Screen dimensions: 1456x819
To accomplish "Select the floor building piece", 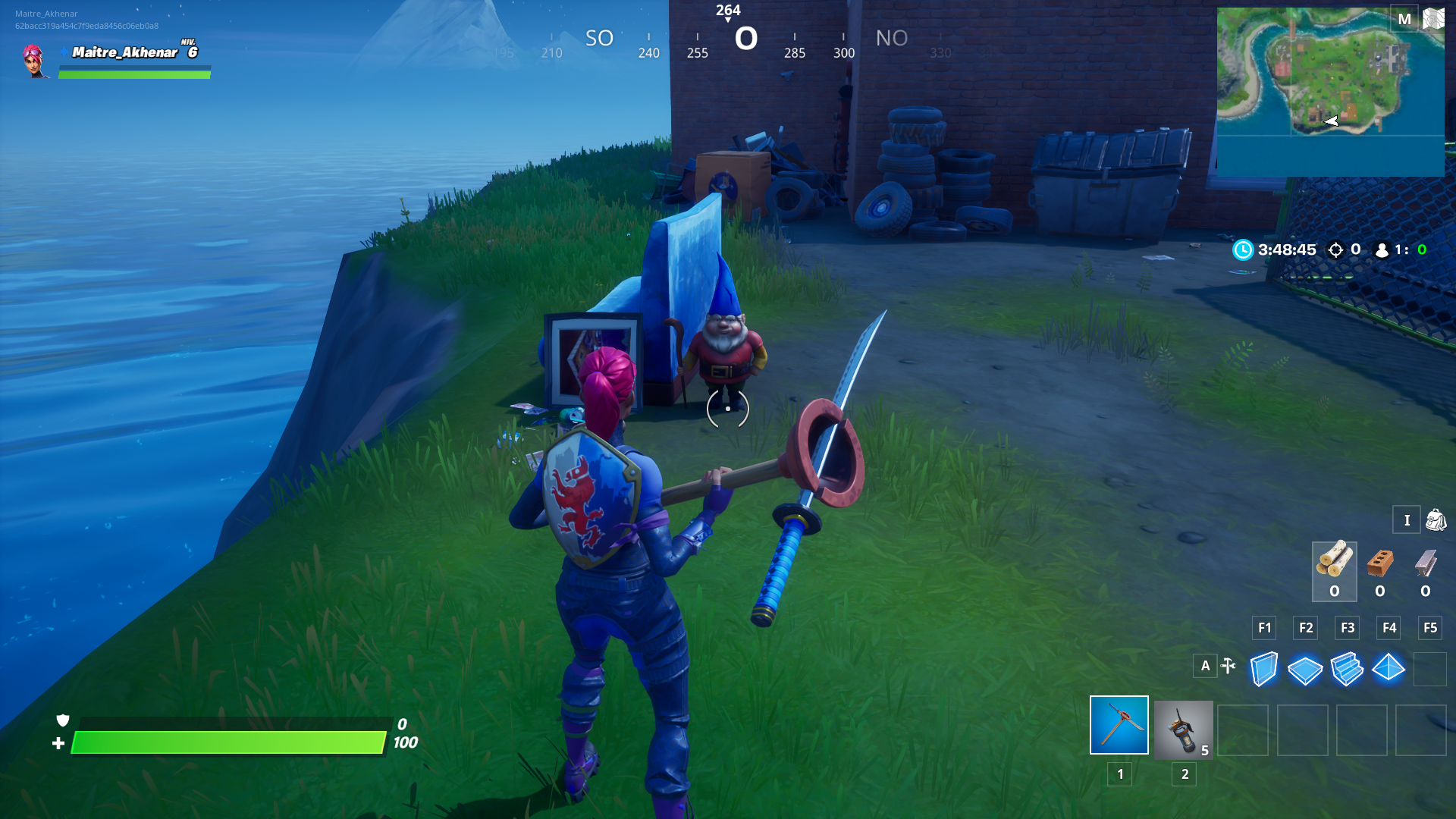I will [1305, 670].
